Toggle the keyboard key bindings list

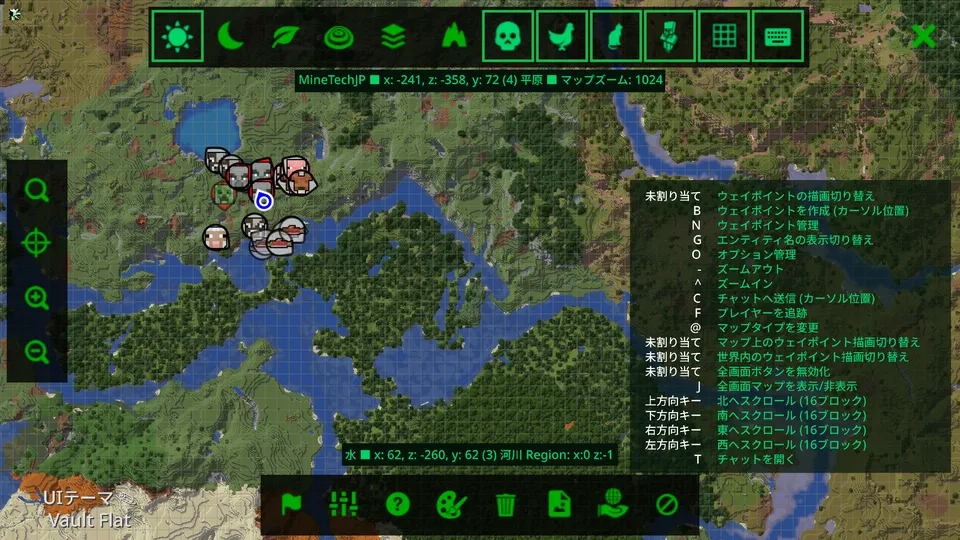click(x=777, y=37)
